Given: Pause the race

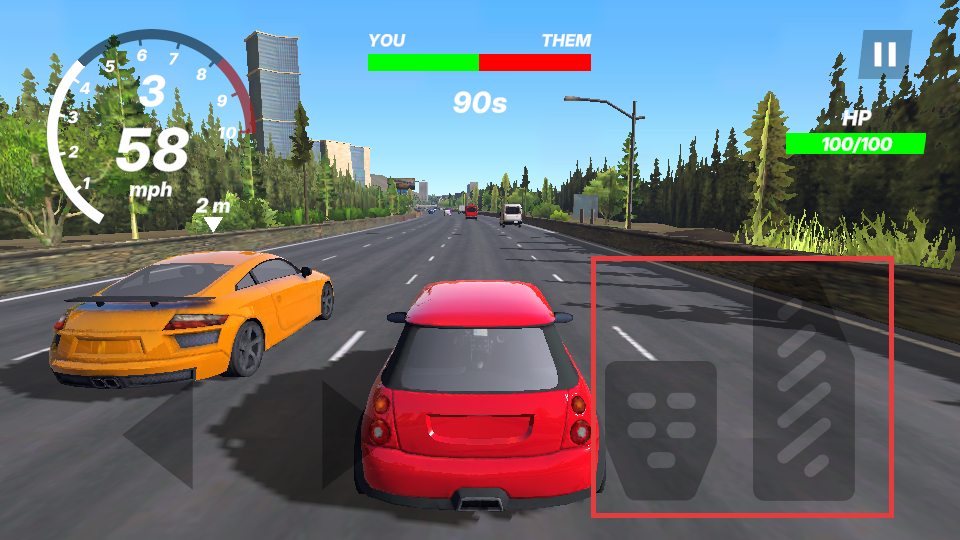Looking at the screenshot, I should pos(885,54).
